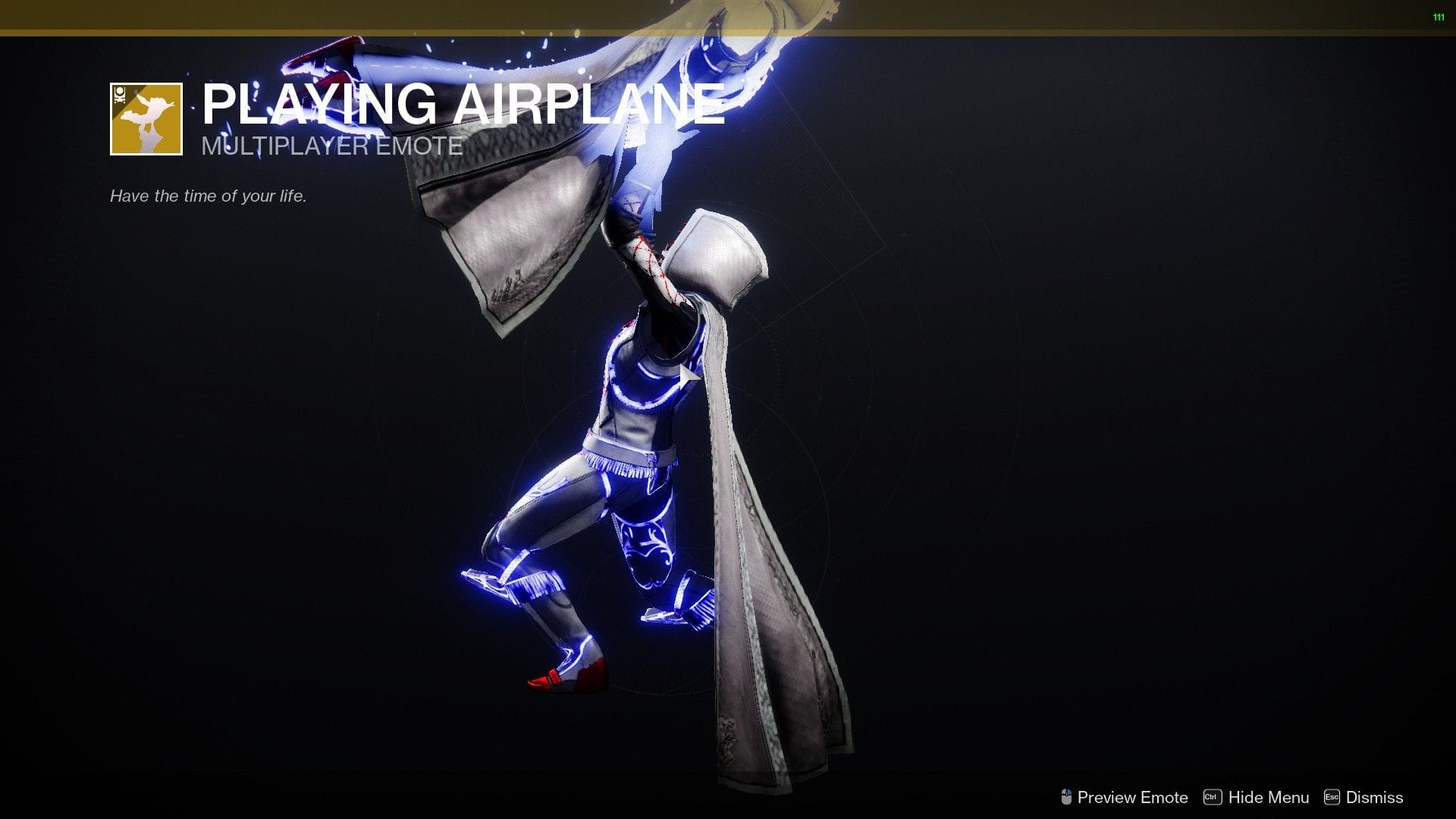Click the PLAYING AIRPLANE title text

463,106
